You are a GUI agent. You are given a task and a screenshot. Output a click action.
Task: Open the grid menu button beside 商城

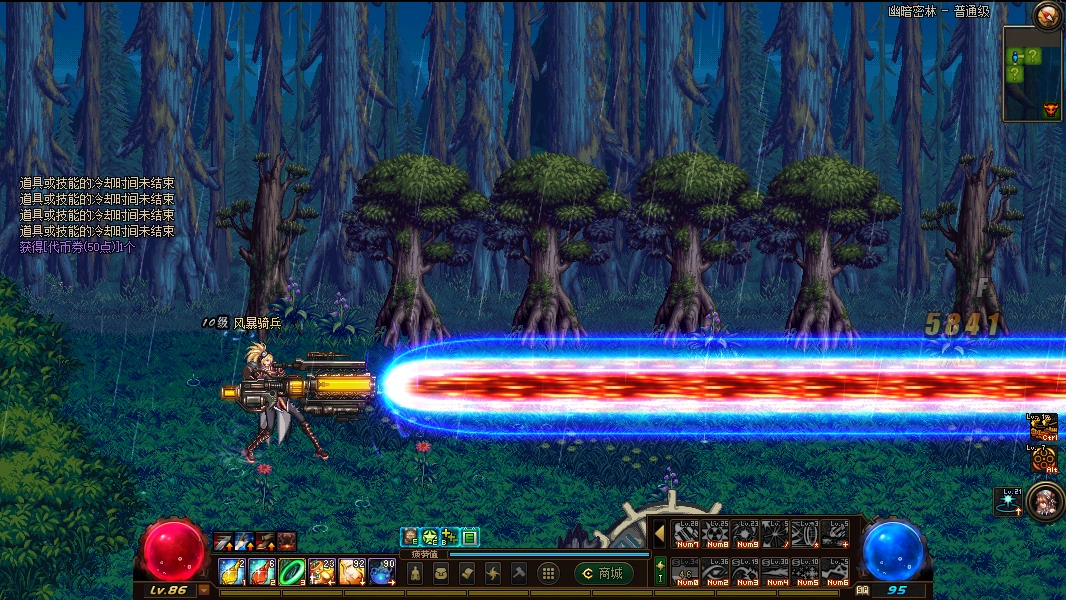tap(547, 573)
